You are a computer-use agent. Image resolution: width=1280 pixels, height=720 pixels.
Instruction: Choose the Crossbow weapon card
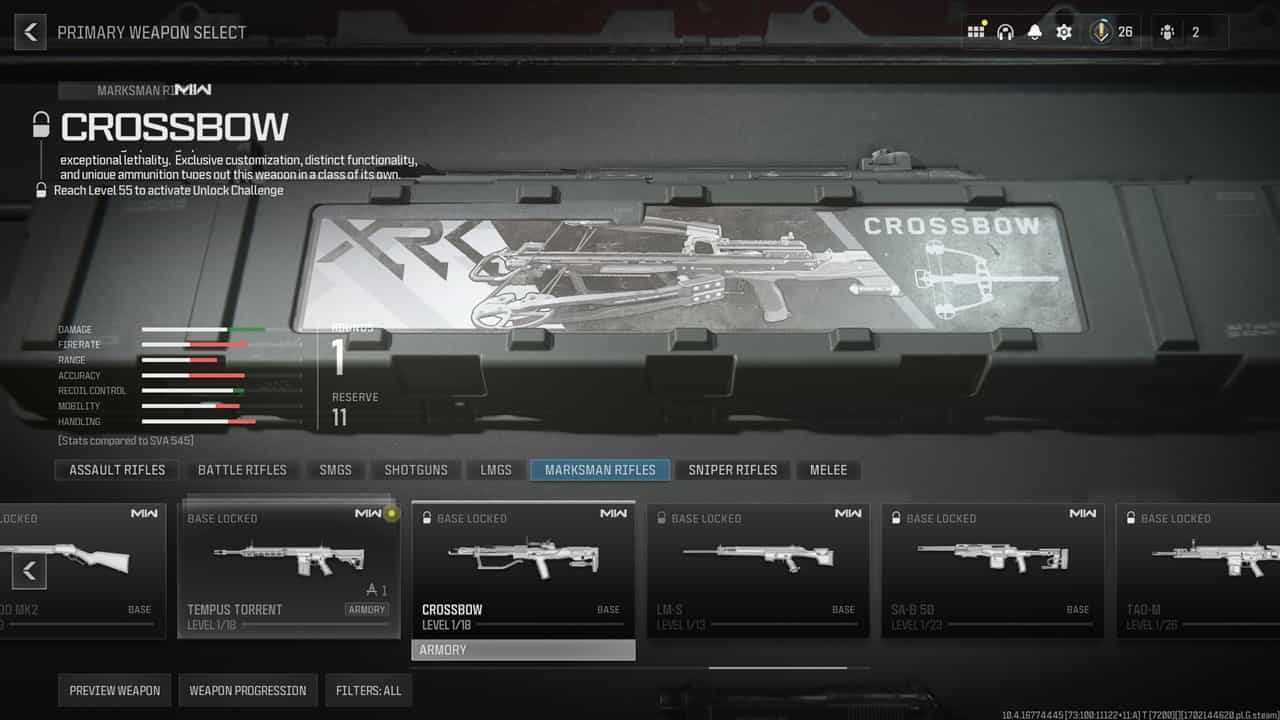(x=523, y=570)
